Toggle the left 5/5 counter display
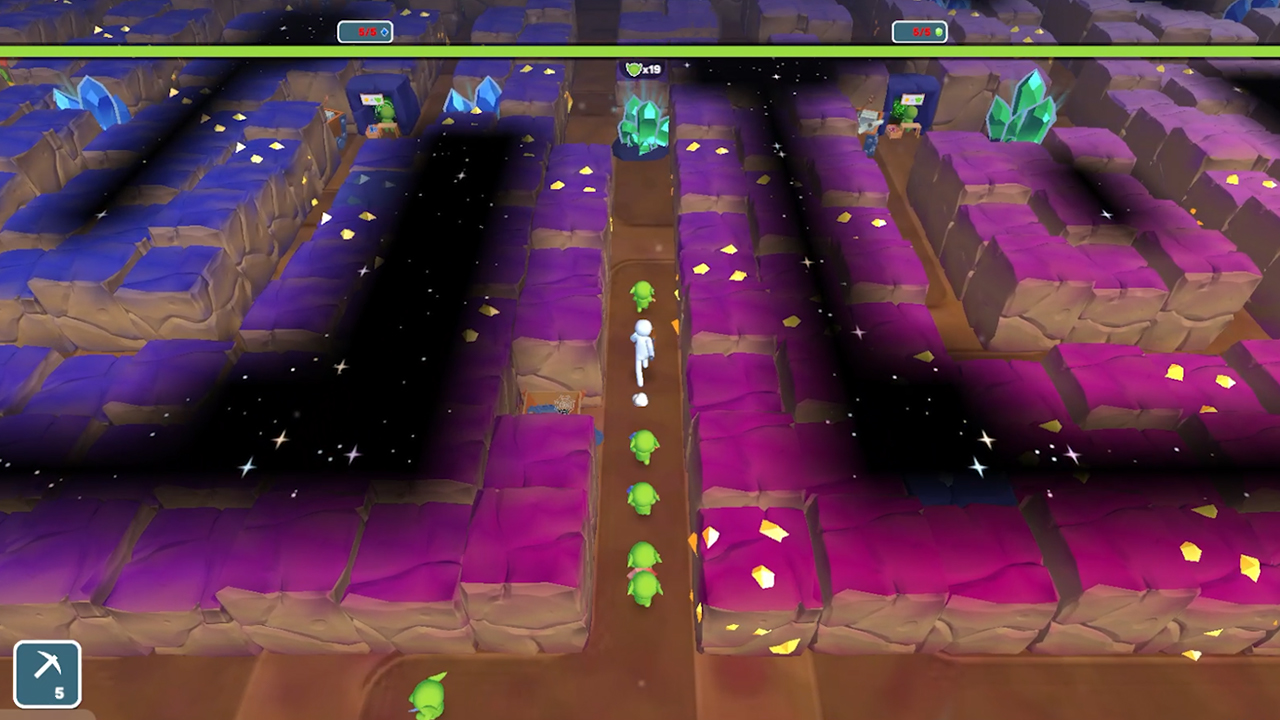 pos(365,31)
